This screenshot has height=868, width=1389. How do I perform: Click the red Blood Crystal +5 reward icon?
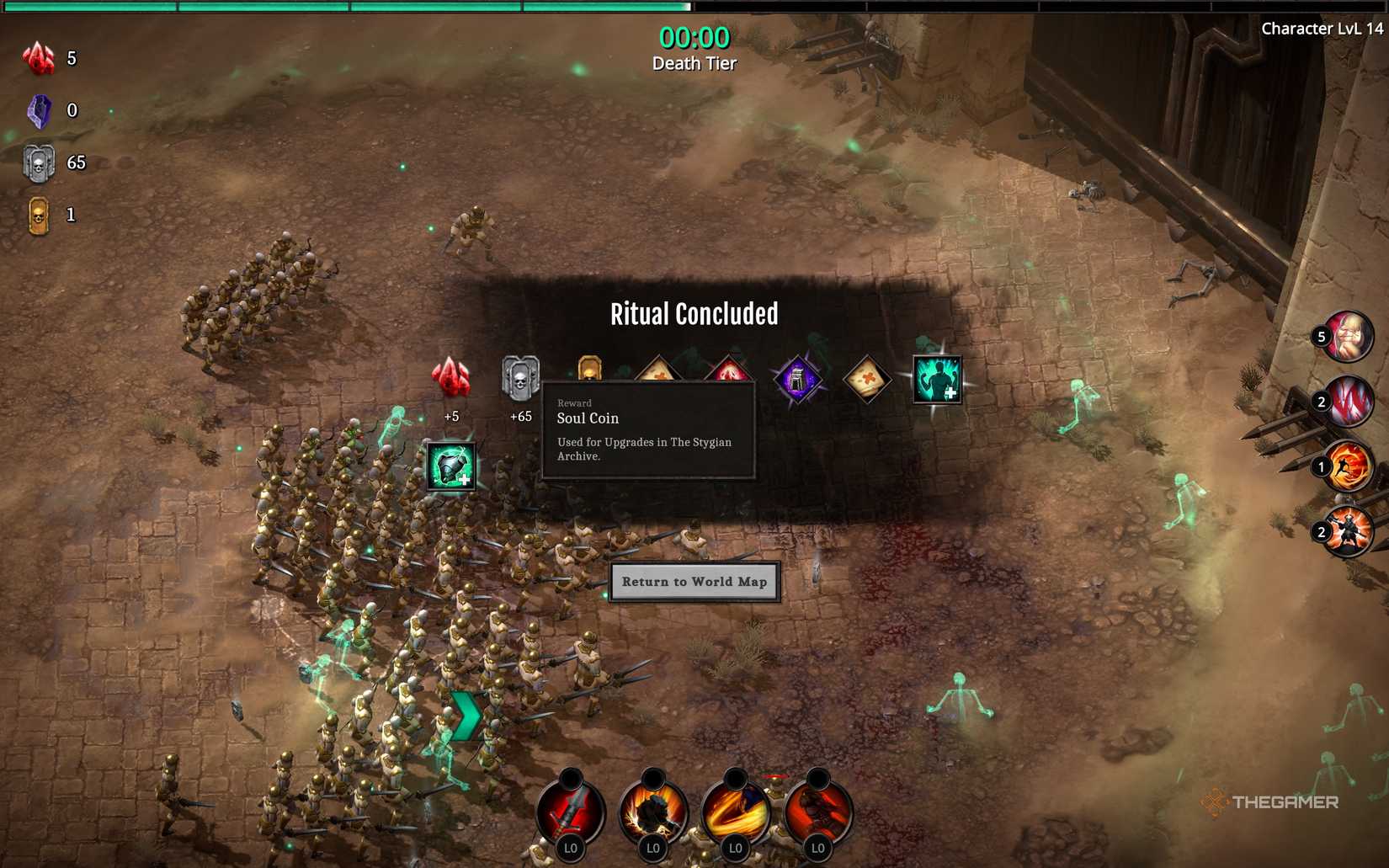450,381
